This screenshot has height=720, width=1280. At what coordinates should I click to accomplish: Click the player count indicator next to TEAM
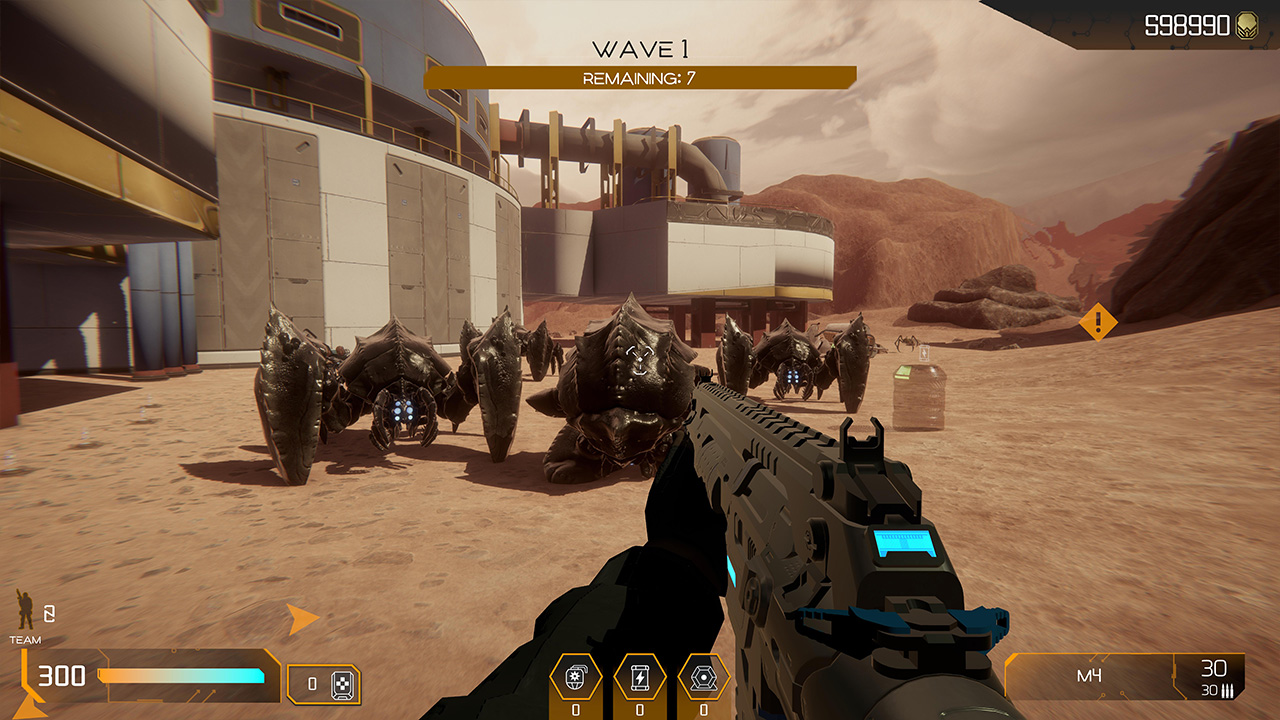(x=48, y=614)
